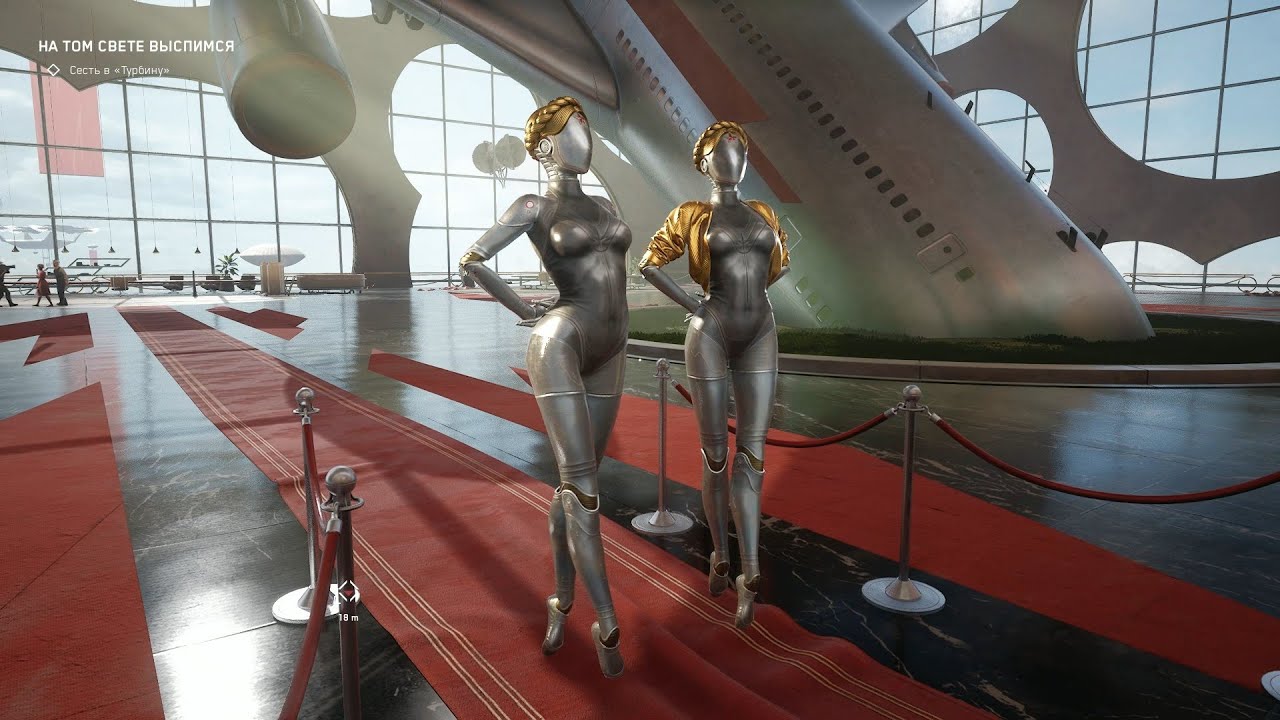This screenshot has height=720, width=1280.
Task: Click the quest title НА ТОМ СВЕТЕ ВЫСПИМСЯ
Action: (136, 45)
